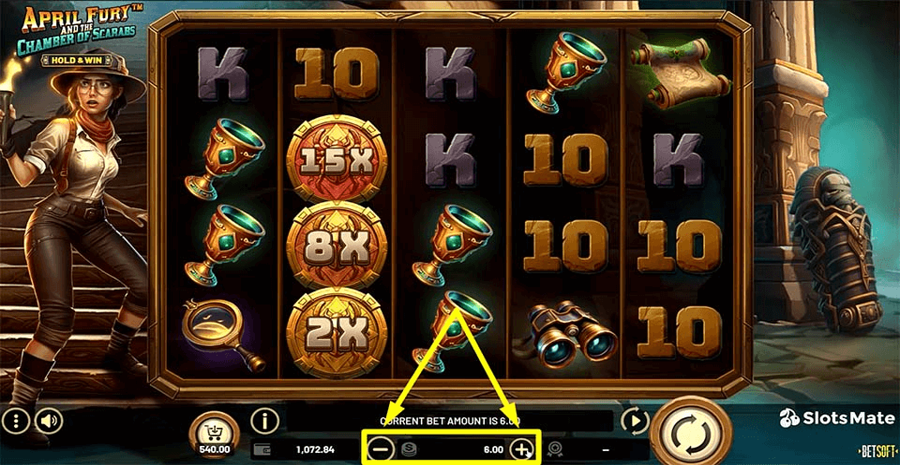Open the info paytable button

coord(264,420)
